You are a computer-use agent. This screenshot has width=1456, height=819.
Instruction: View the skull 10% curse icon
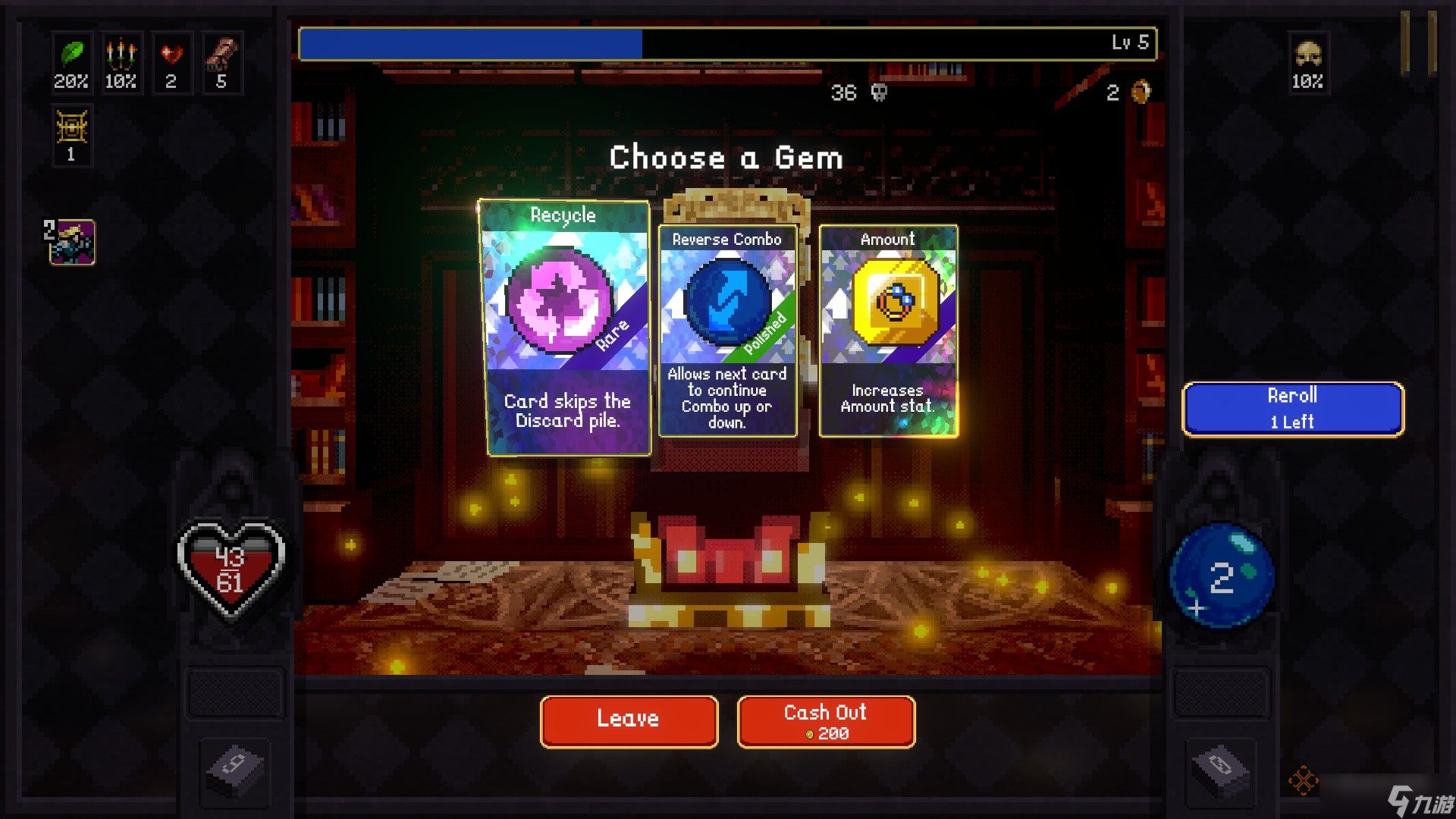[1308, 55]
